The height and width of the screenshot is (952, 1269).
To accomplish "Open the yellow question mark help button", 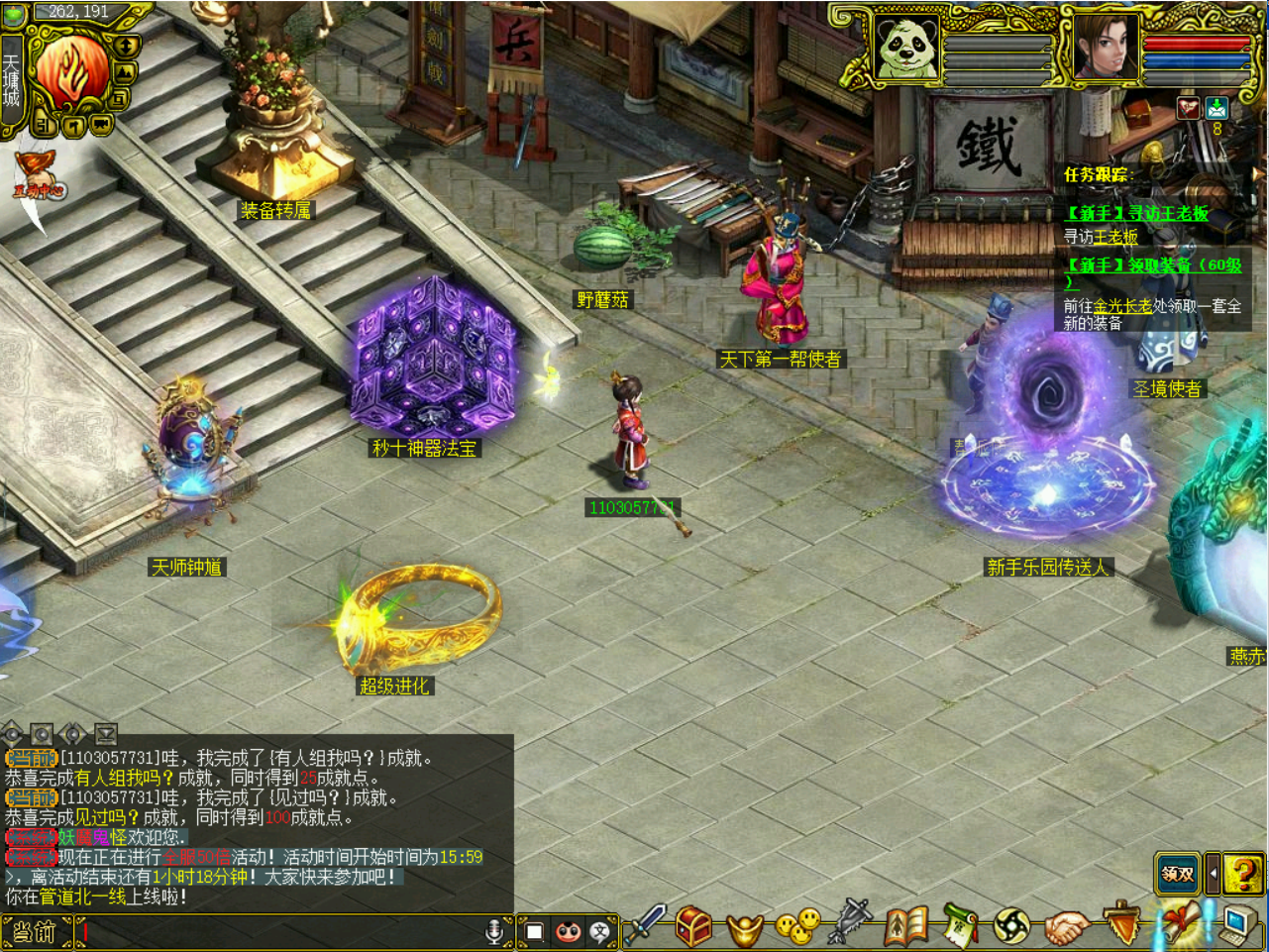I will click(x=1242, y=874).
